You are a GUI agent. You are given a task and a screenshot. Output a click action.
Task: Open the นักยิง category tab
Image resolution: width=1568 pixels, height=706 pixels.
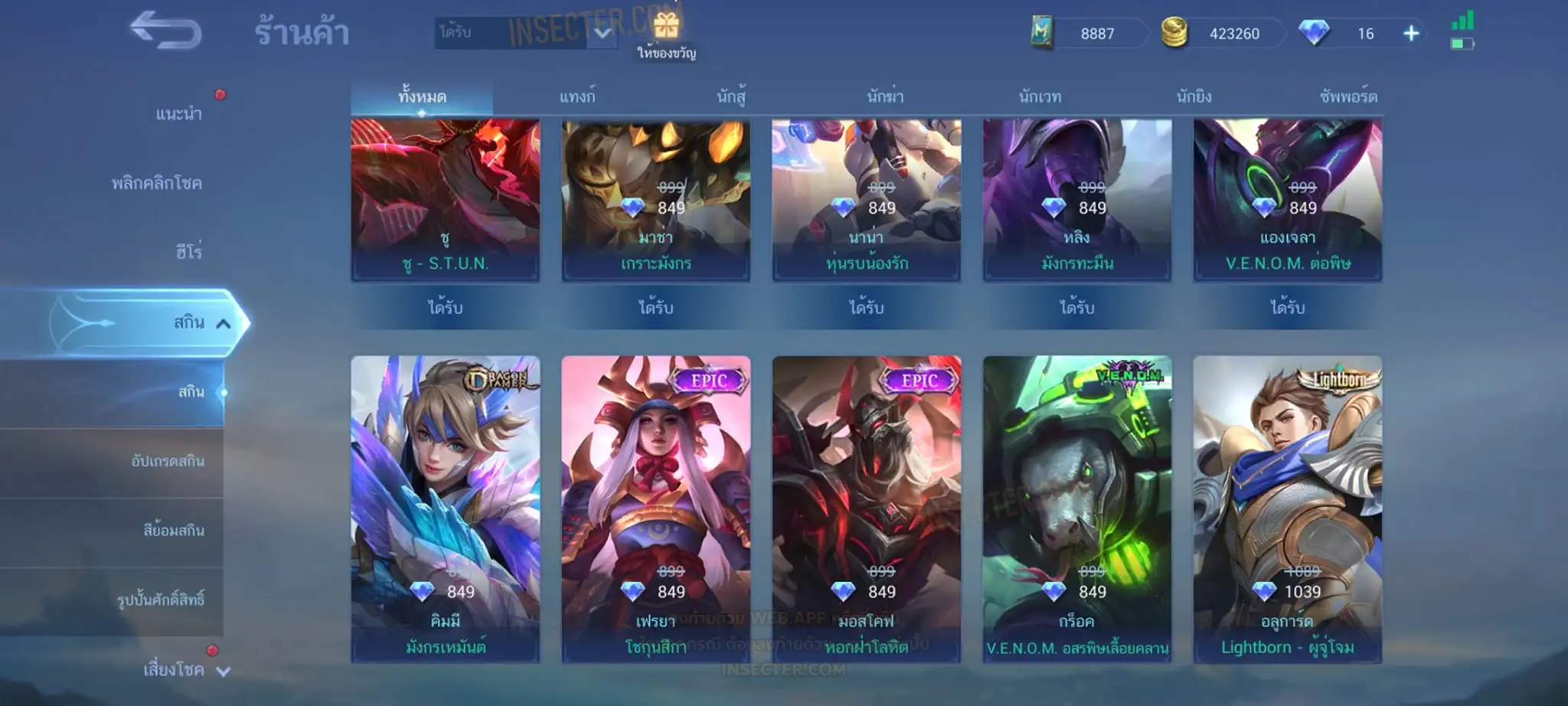pyautogui.click(x=1194, y=97)
